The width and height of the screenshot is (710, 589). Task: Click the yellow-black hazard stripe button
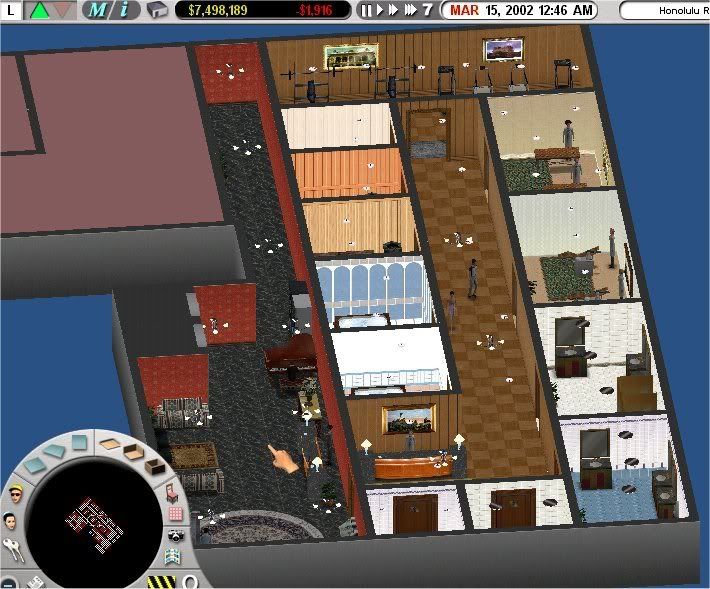(160, 581)
